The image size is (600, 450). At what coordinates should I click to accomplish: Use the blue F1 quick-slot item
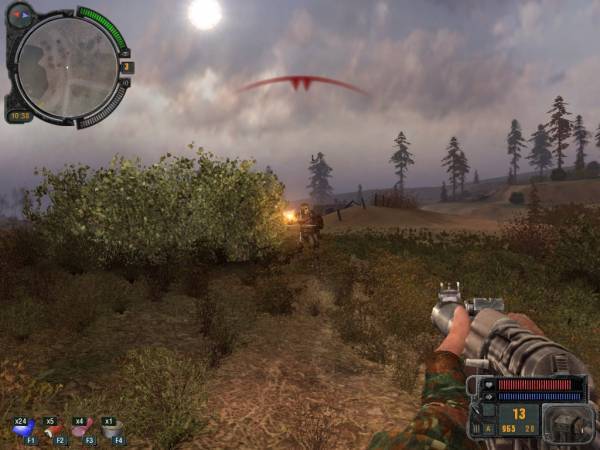click(23, 428)
